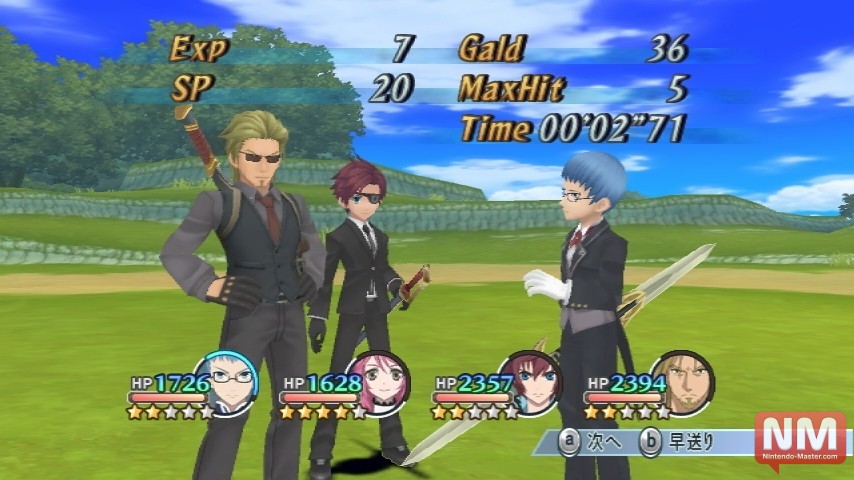Viewport: 854px width, 480px height.
Task: Select the bearded man portrait
Action: 683,383
